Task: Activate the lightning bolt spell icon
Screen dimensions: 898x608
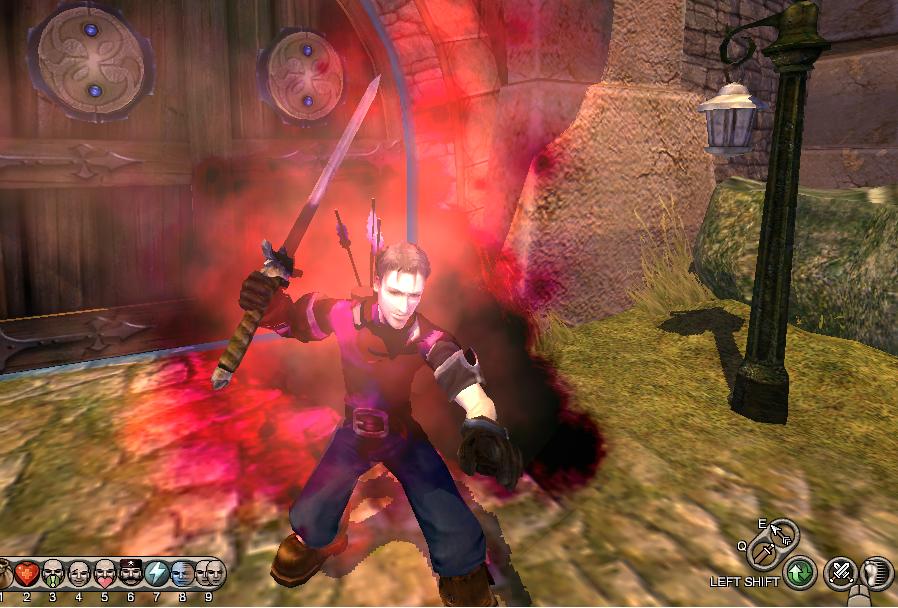Action: point(157,573)
